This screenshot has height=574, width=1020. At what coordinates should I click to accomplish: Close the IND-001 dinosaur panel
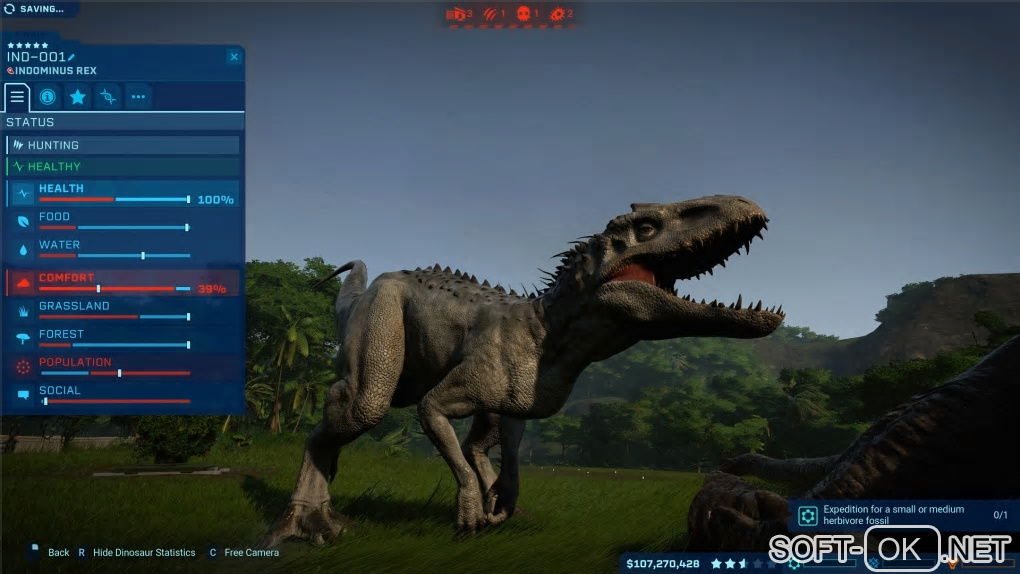234,57
